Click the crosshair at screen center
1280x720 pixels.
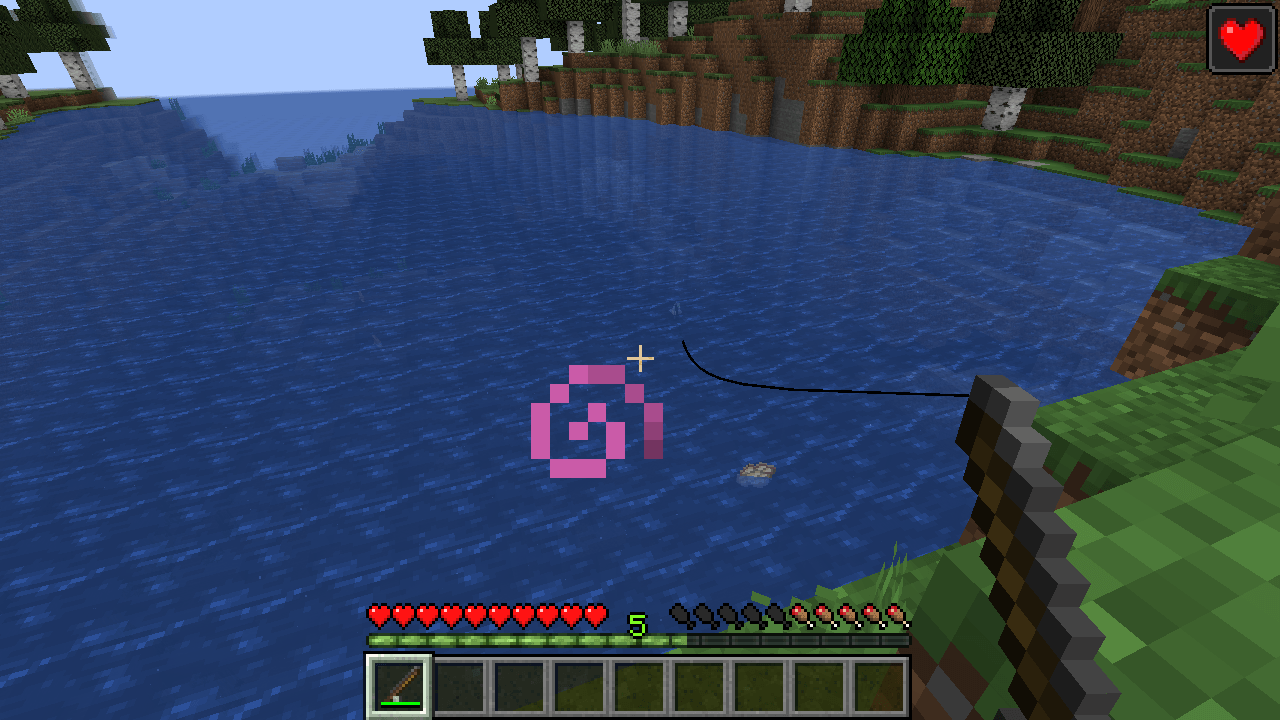(641, 358)
